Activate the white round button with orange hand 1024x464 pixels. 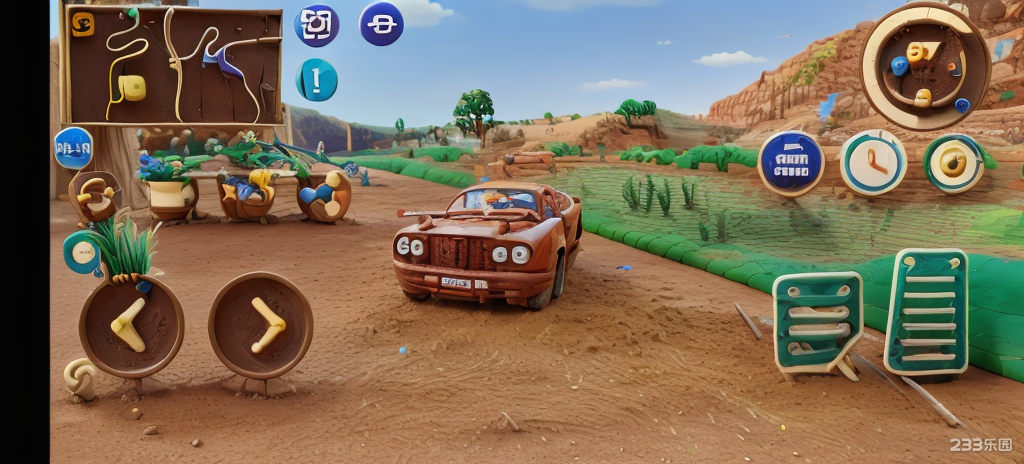click(x=872, y=162)
